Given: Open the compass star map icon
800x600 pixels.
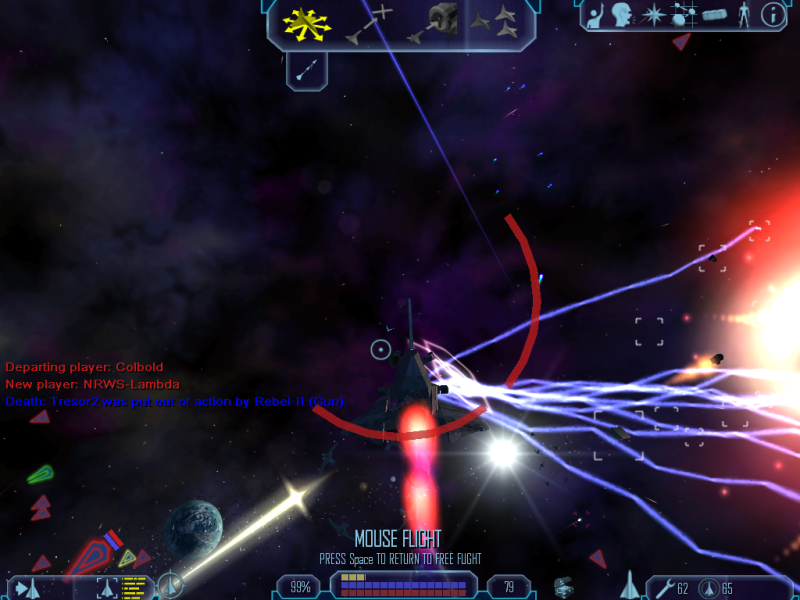Looking at the screenshot, I should click(x=653, y=15).
